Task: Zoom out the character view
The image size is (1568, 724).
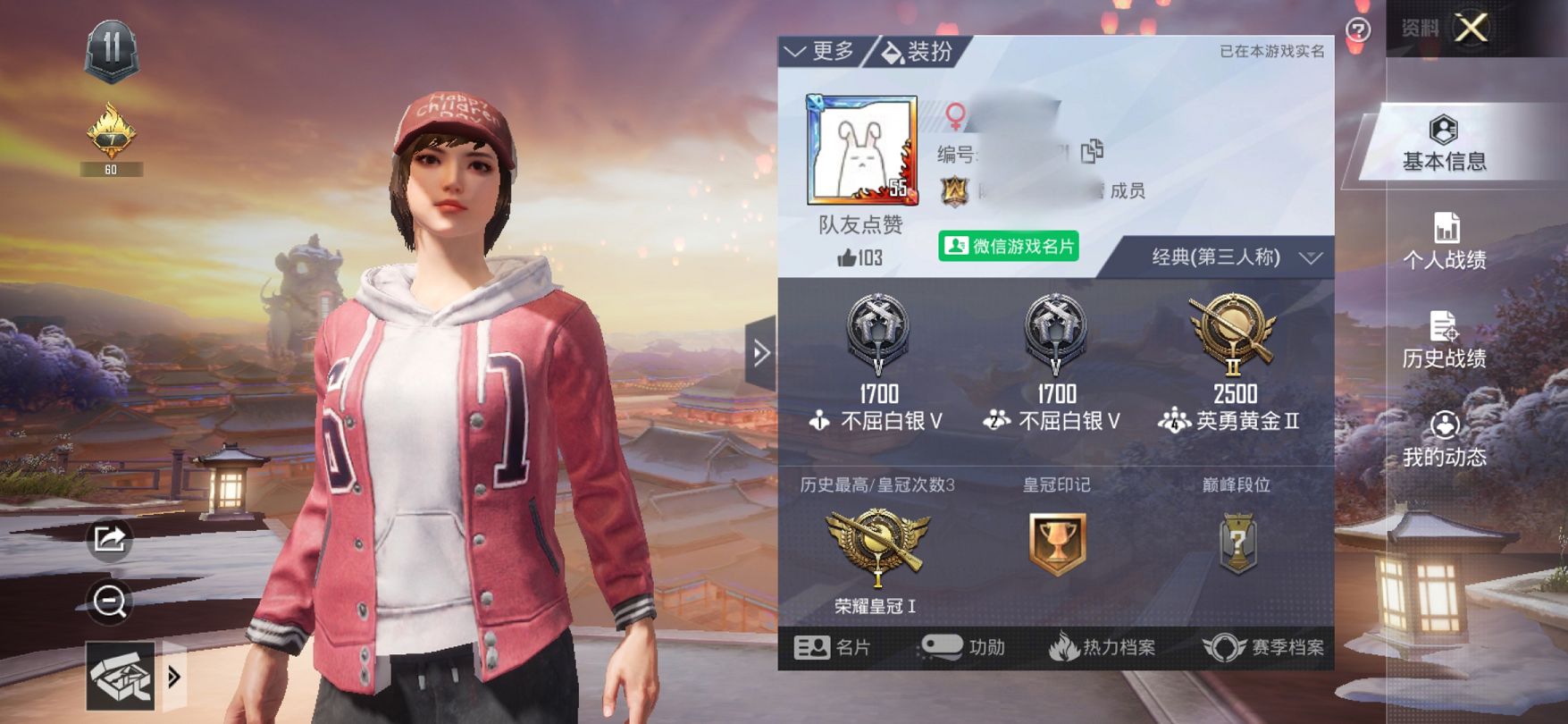Action: pos(110,602)
